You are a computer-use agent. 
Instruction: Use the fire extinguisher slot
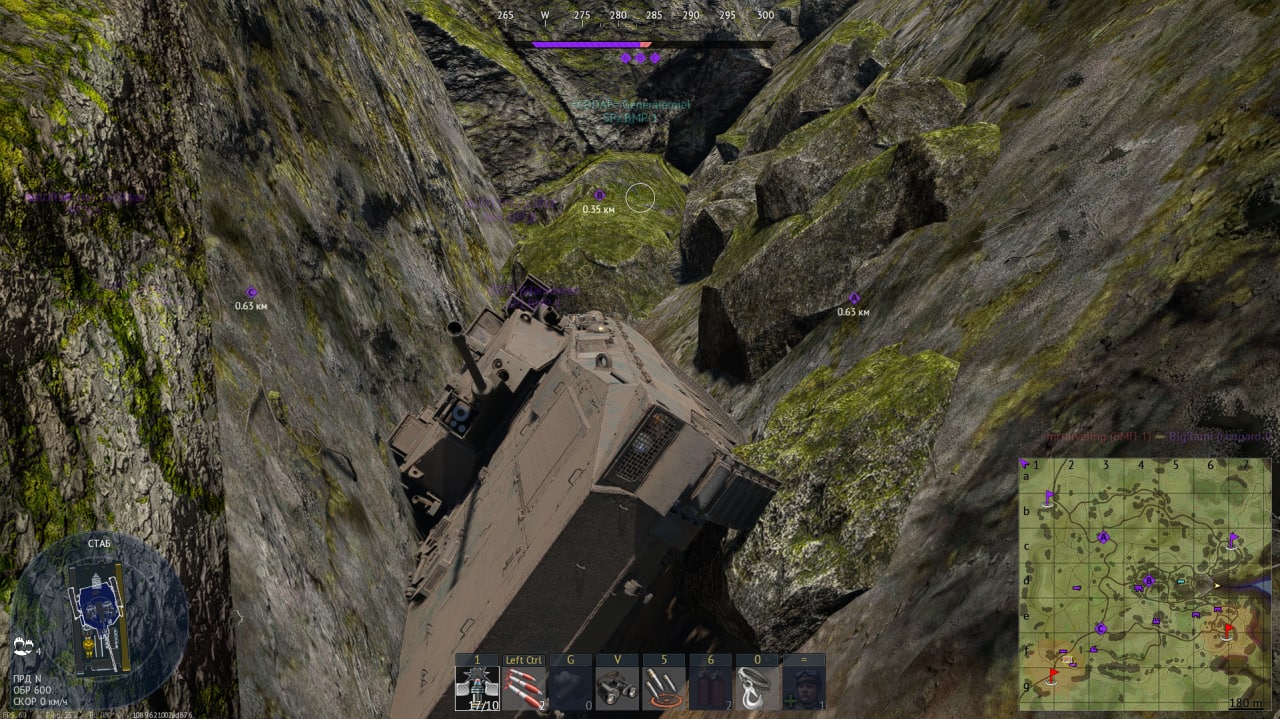710,688
